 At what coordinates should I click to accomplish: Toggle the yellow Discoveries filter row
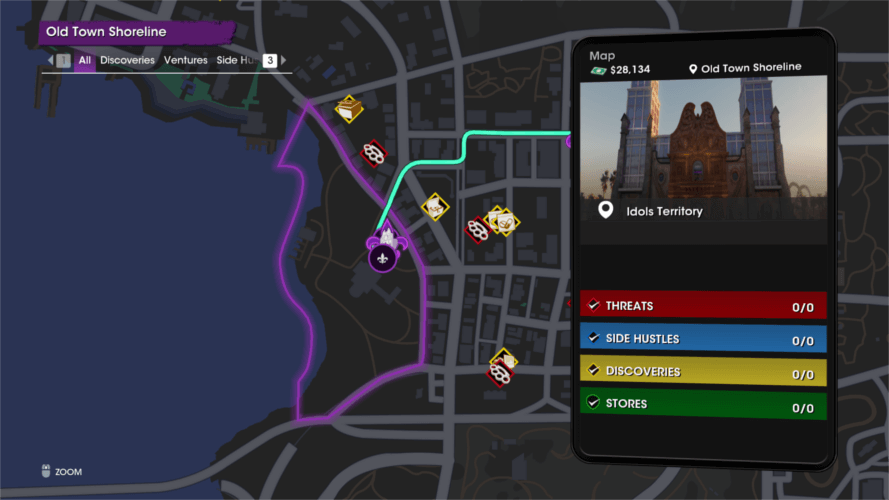703,372
